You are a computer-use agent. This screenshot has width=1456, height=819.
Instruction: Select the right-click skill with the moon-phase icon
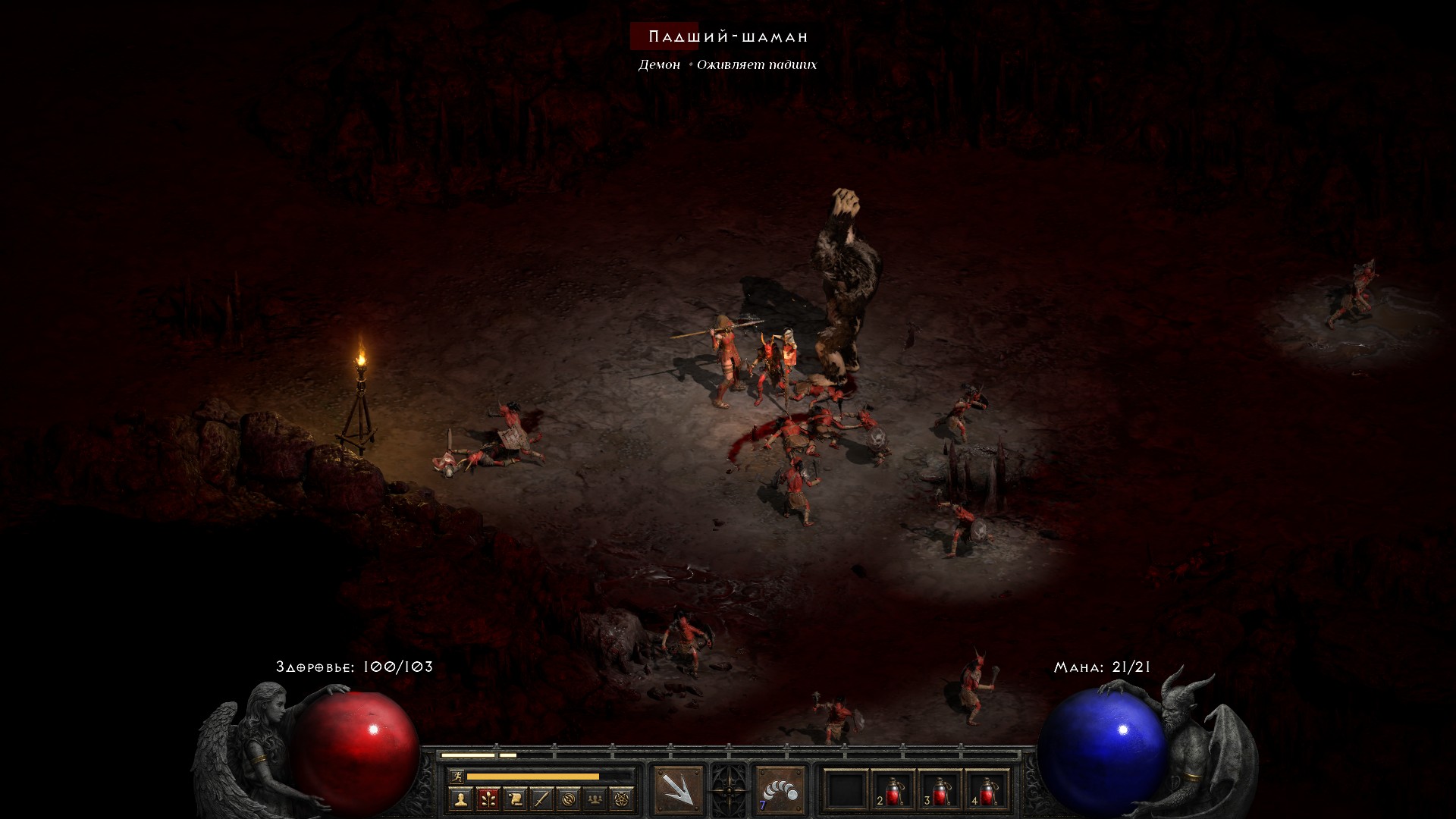coord(780,790)
